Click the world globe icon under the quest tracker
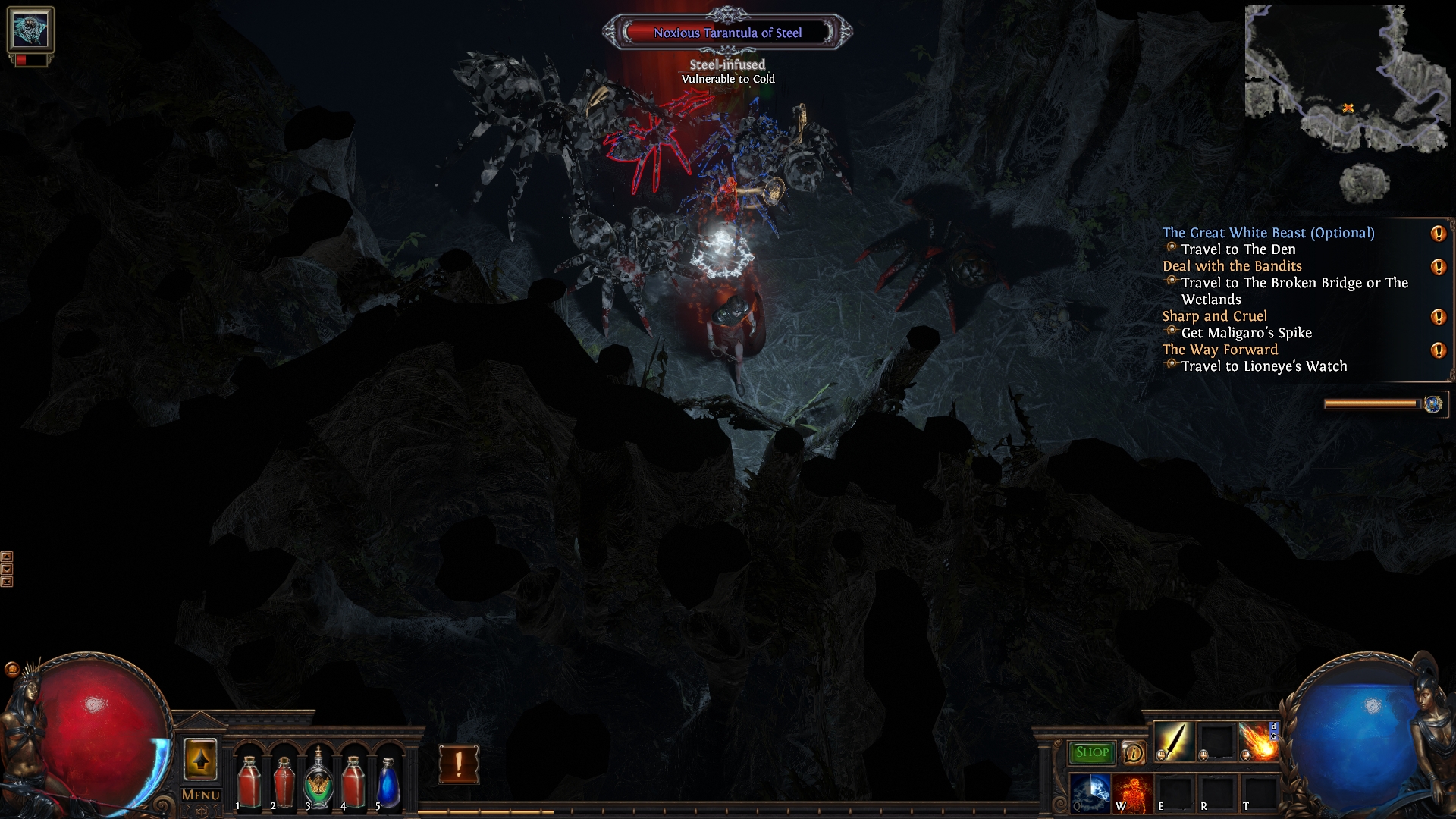1456x819 pixels. (x=1432, y=405)
